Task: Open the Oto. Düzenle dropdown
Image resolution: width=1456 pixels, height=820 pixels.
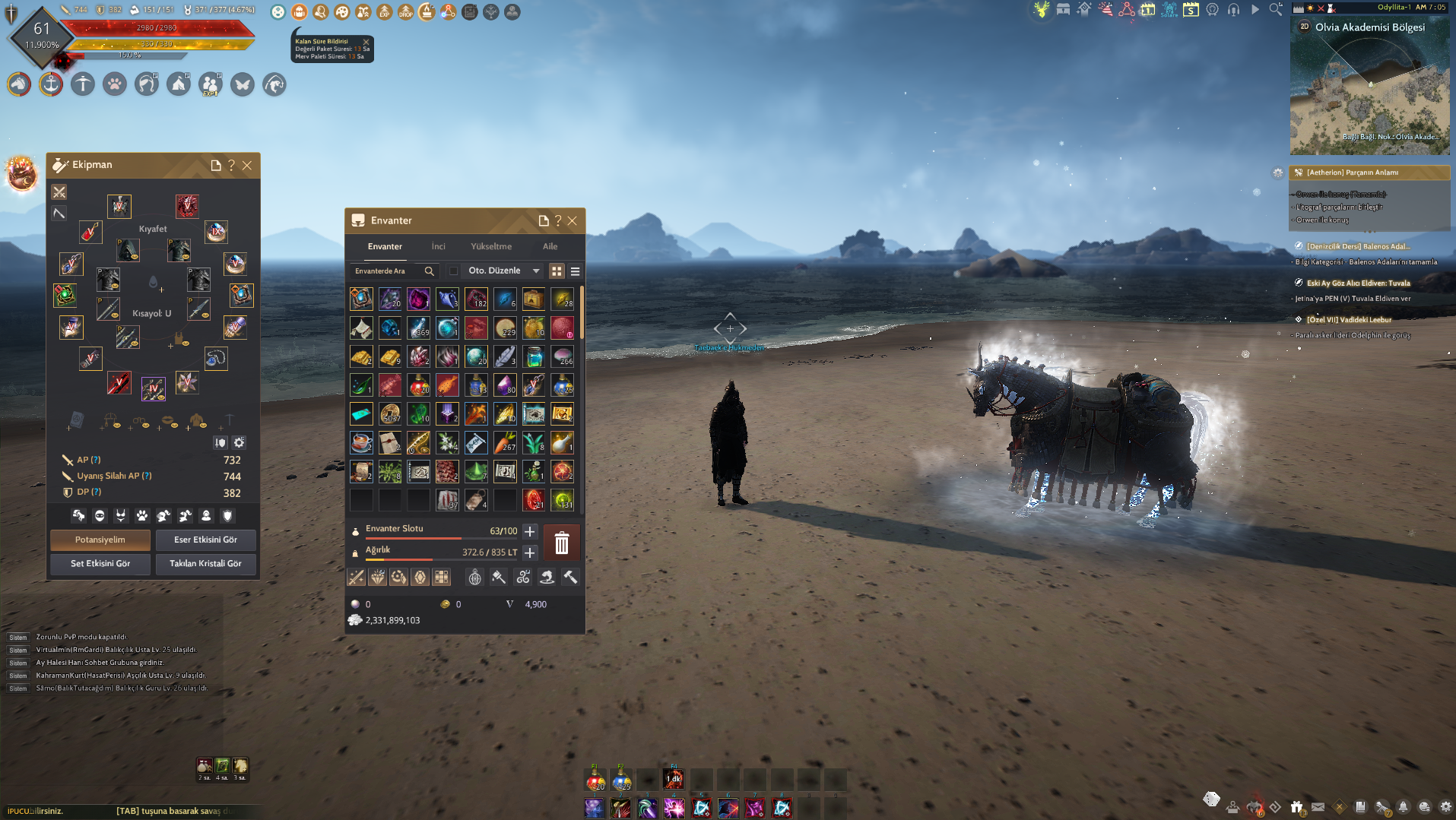Action: (536, 271)
